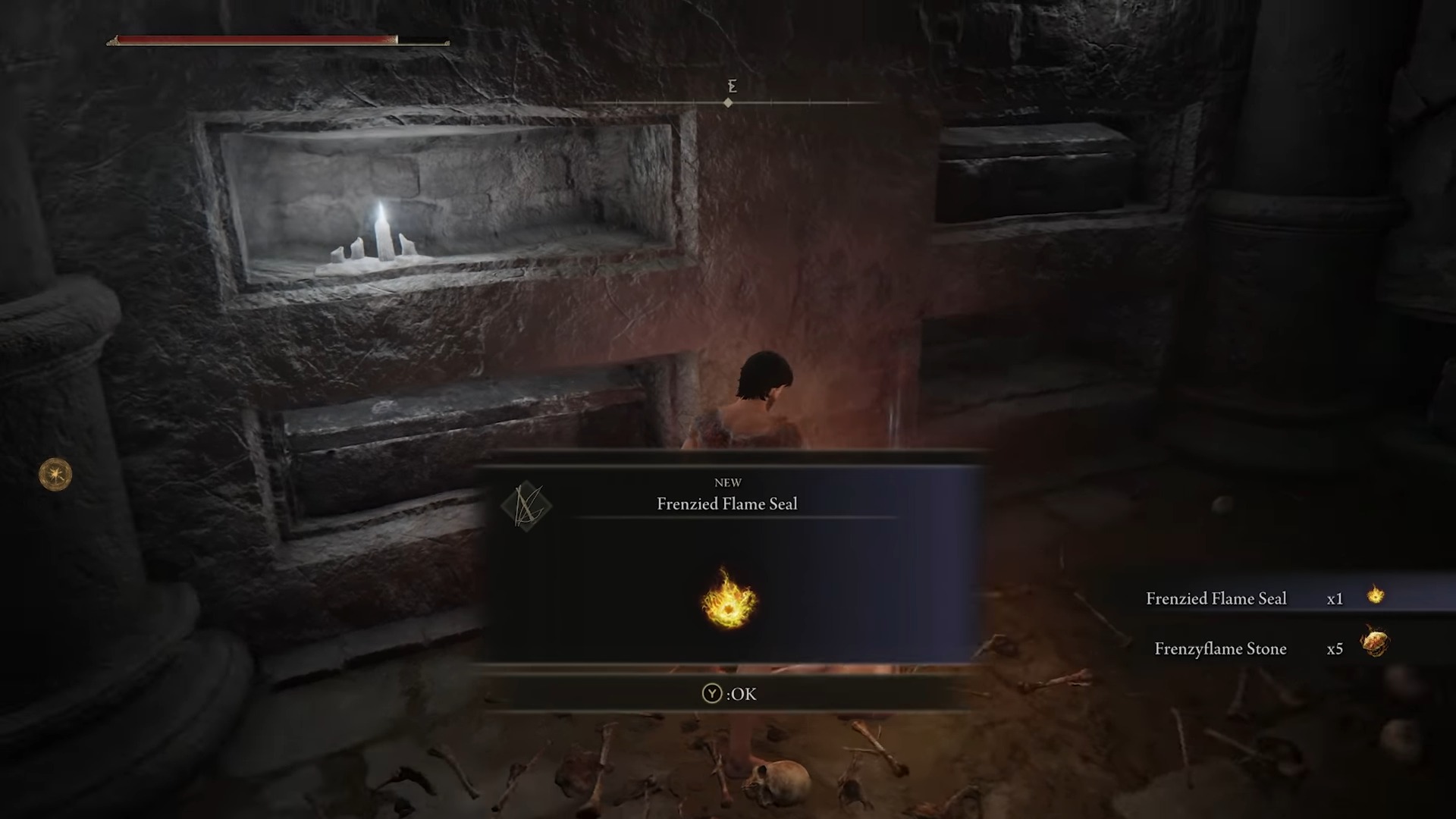Expand the Frenzied Flame Seal pickup entry
Image resolution: width=1456 pixels, height=819 pixels.
tap(1216, 598)
